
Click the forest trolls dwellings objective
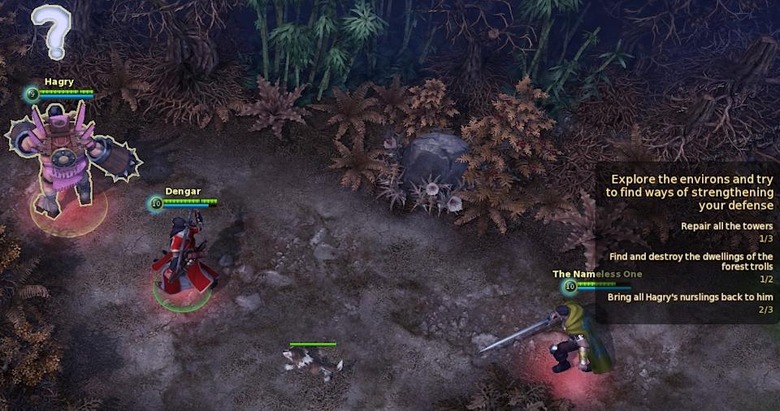(690, 262)
